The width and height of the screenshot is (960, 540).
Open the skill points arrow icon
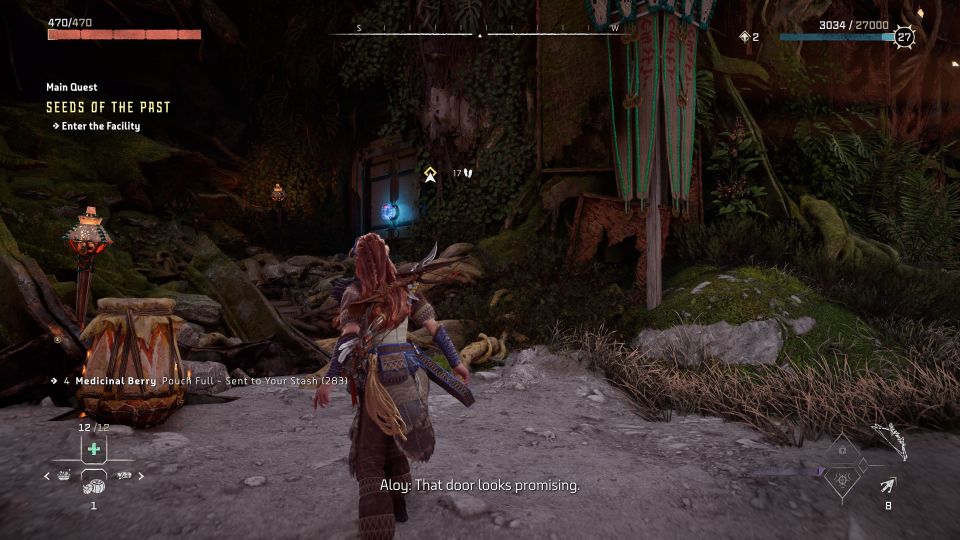coord(744,37)
